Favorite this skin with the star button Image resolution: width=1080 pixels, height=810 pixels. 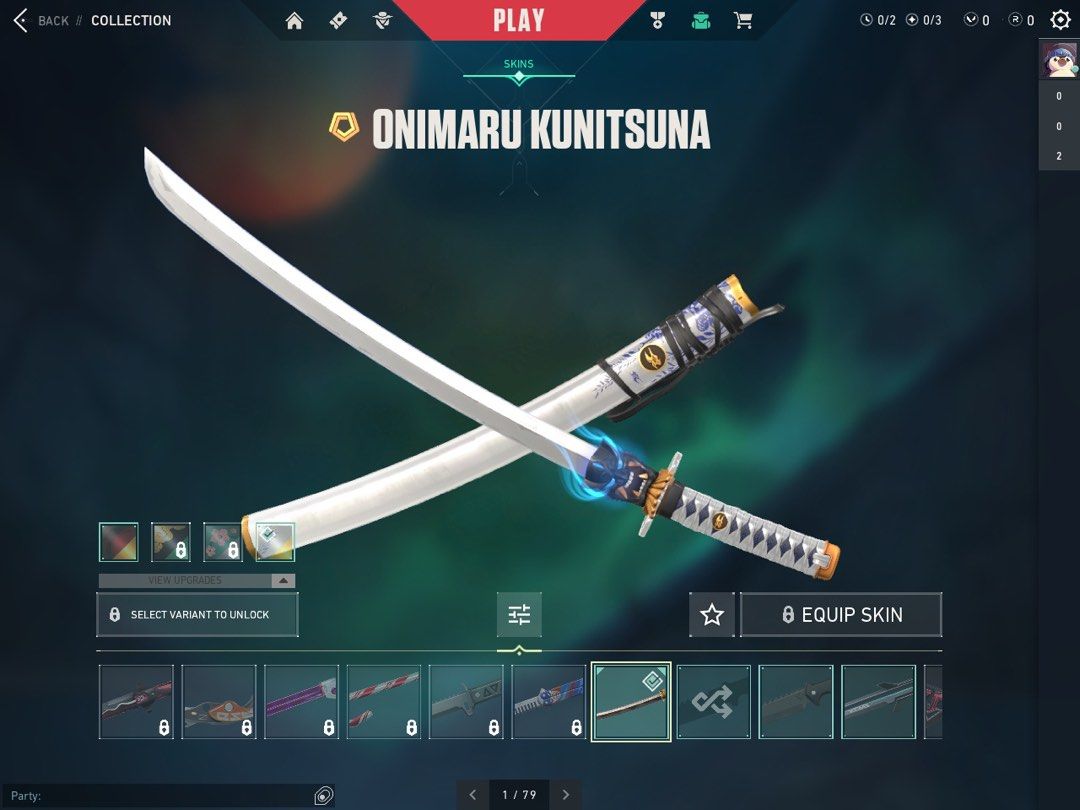pos(711,615)
